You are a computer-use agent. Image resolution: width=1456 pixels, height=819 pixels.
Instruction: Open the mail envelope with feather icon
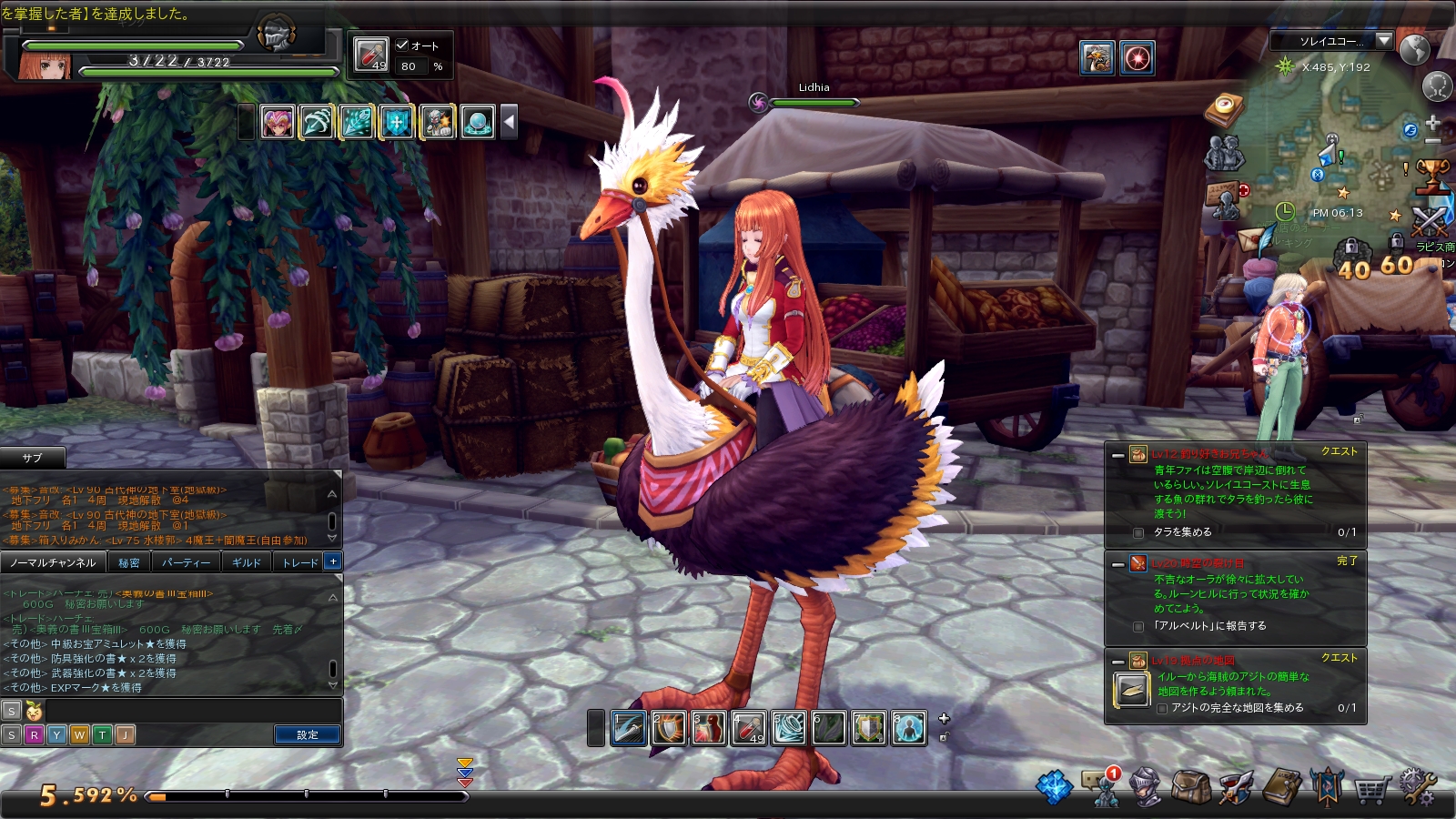[x=1256, y=240]
